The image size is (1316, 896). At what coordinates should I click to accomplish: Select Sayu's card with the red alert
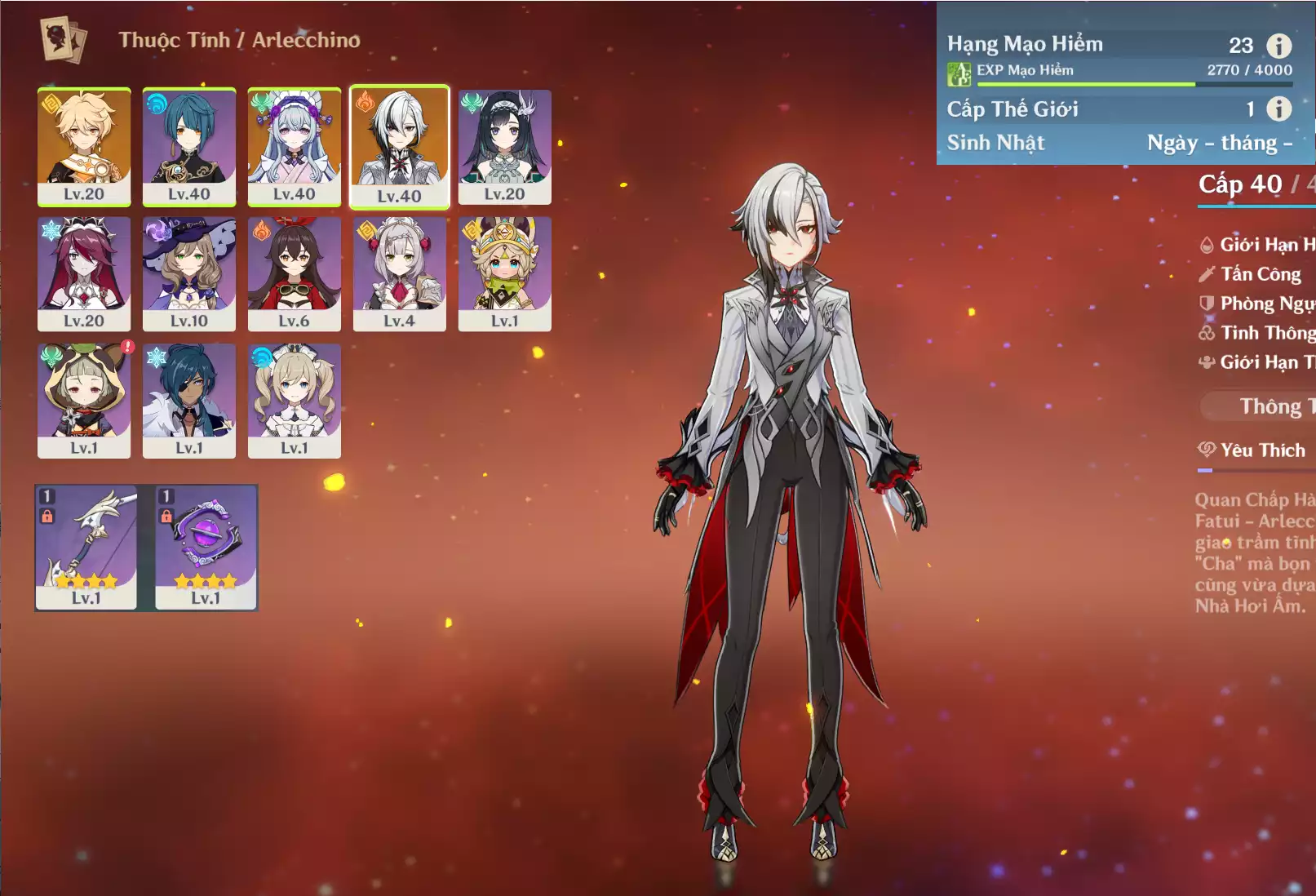point(84,400)
